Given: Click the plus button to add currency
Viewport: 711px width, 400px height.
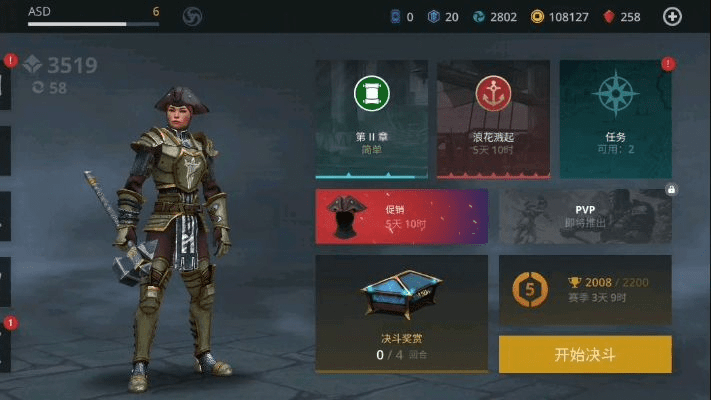Looking at the screenshot, I should click(x=673, y=16).
